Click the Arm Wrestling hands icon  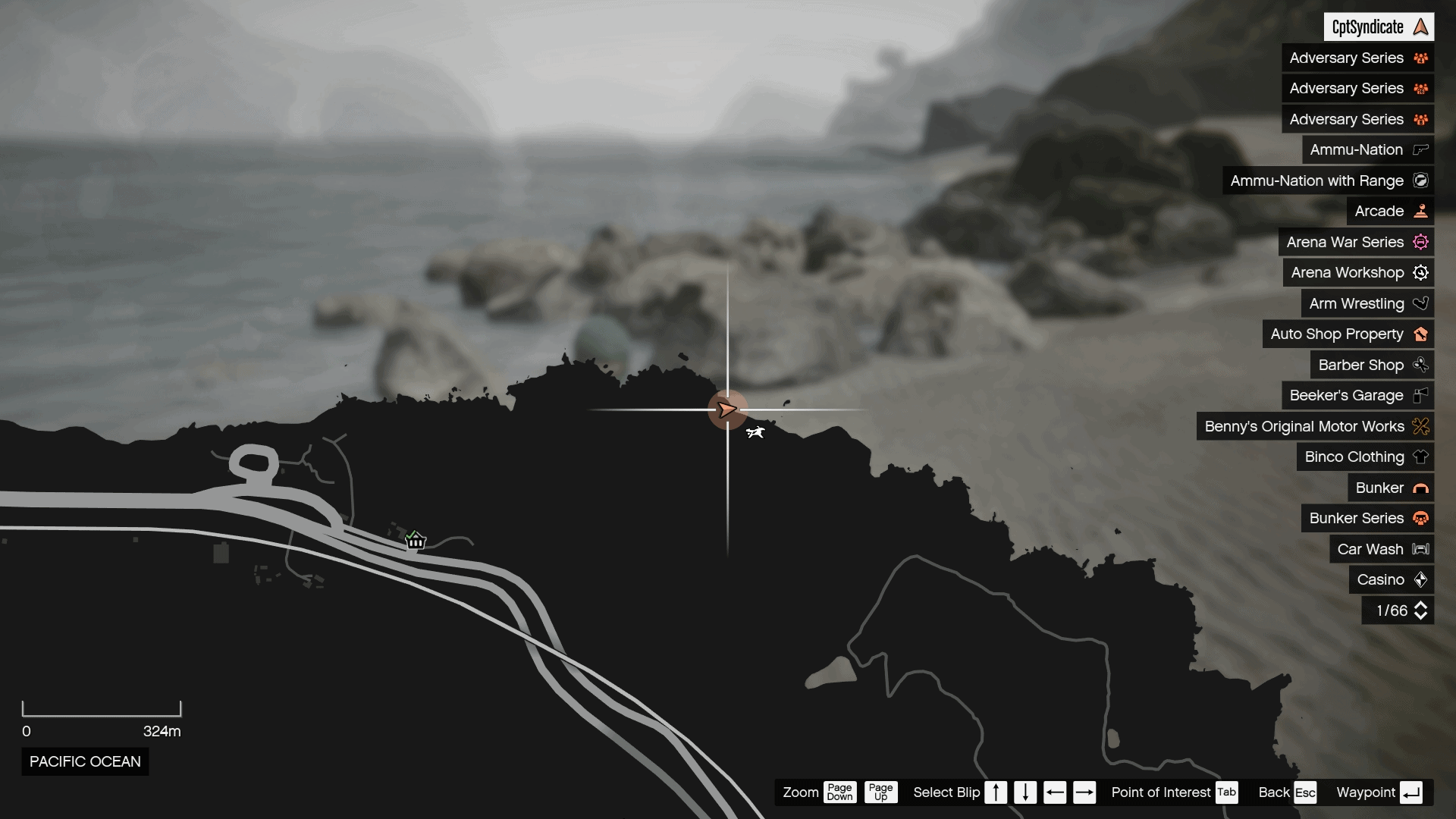[x=1421, y=303]
